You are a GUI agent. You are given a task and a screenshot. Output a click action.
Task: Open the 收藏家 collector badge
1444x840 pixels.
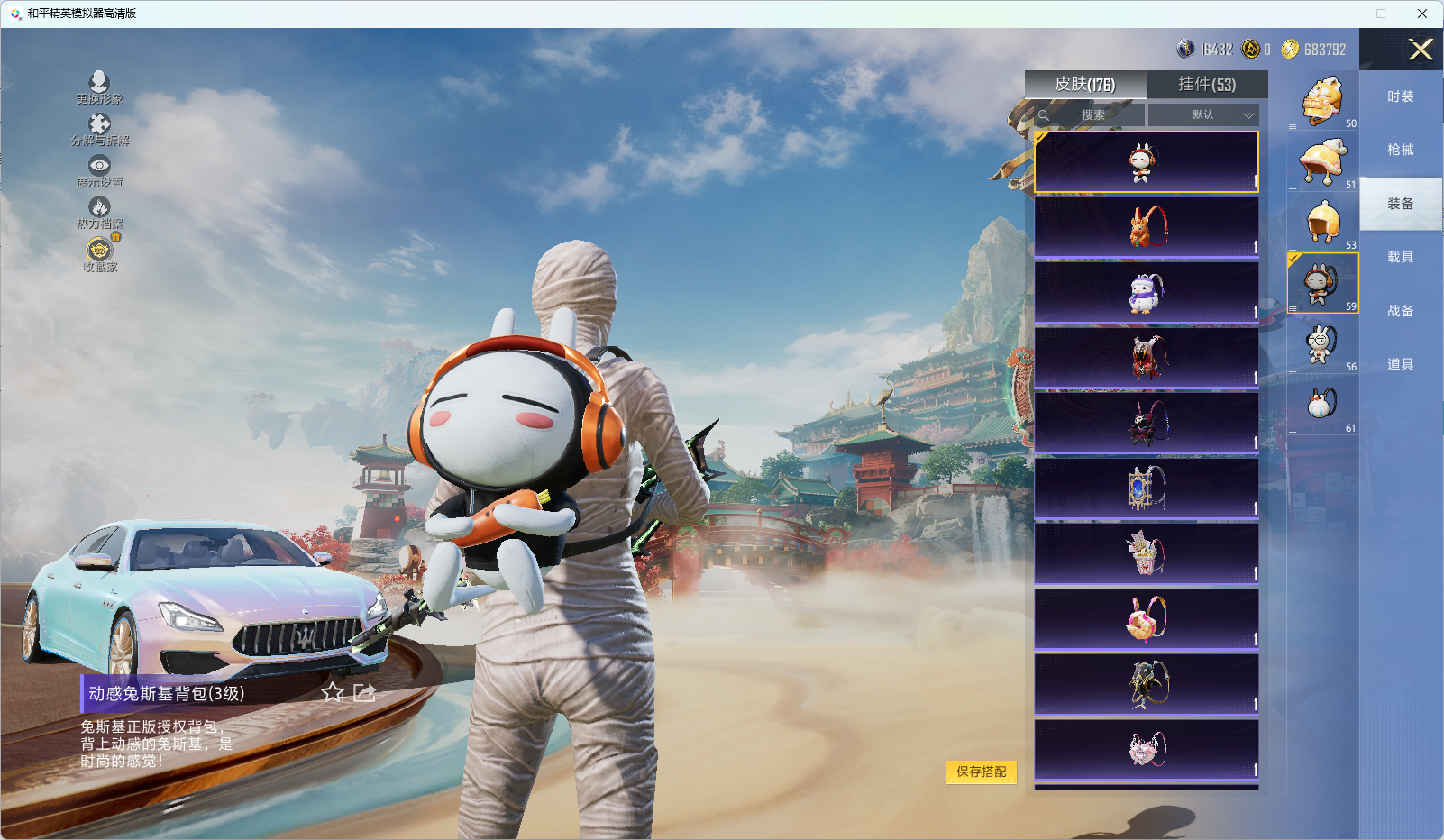(99, 253)
